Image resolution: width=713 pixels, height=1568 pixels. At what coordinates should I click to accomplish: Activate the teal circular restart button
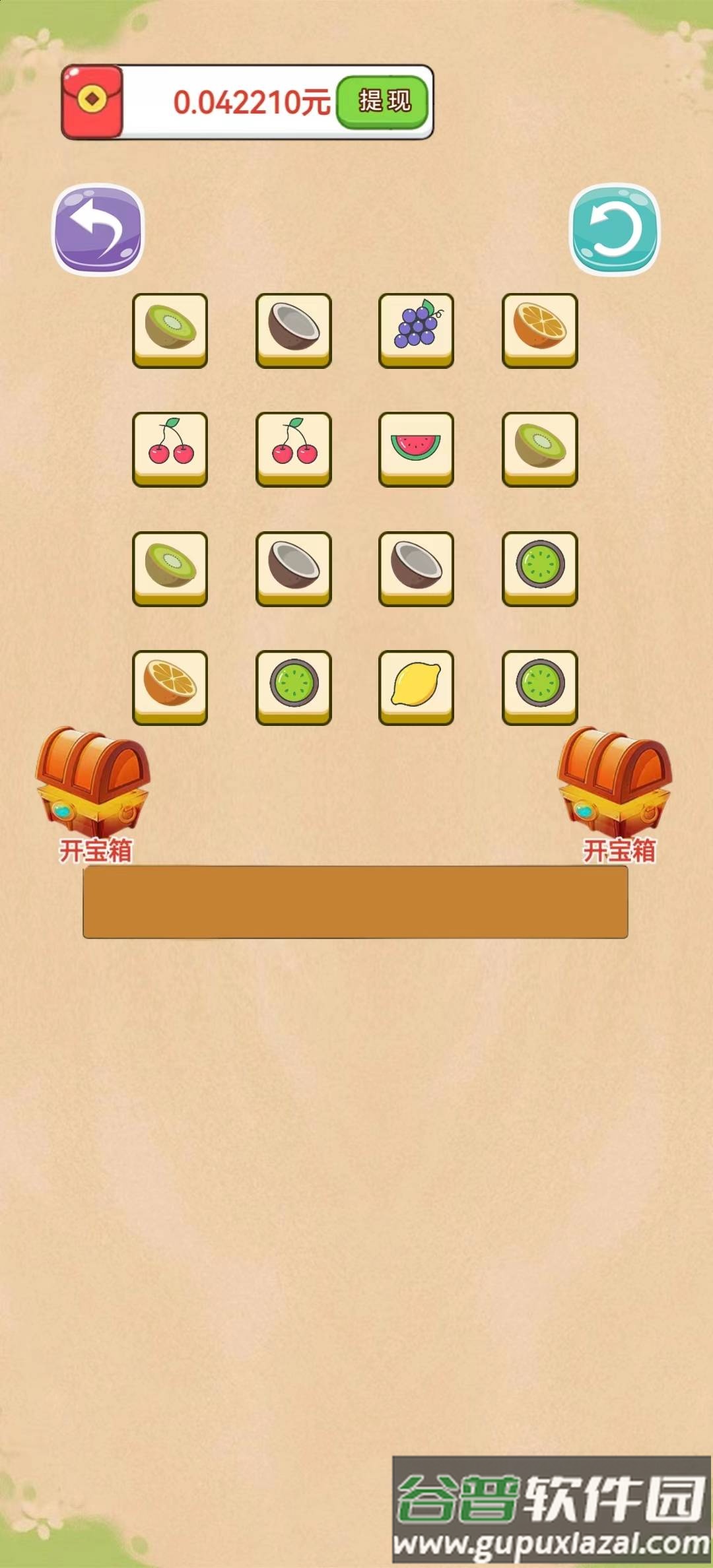pyautogui.click(x=614, y=229)
